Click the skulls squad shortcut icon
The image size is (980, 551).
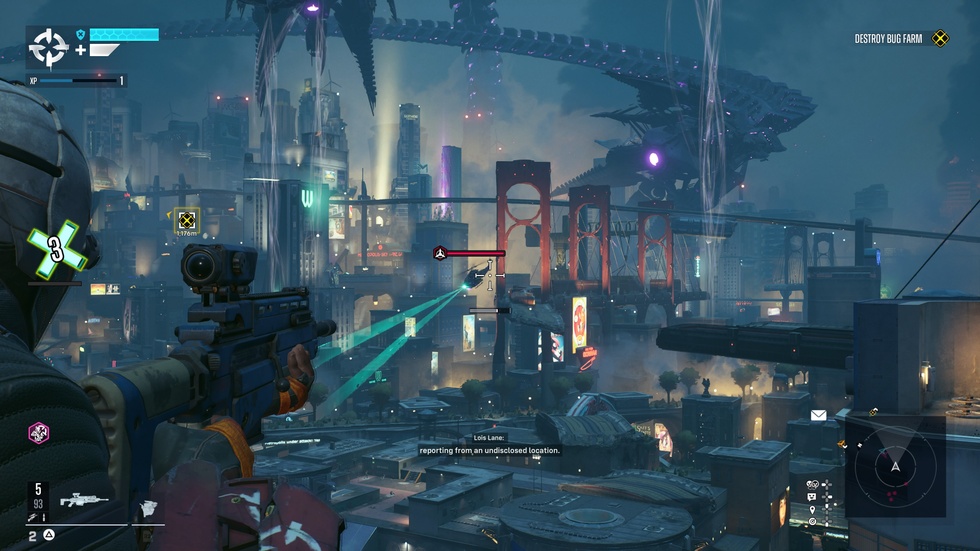[x=812, y=486]
